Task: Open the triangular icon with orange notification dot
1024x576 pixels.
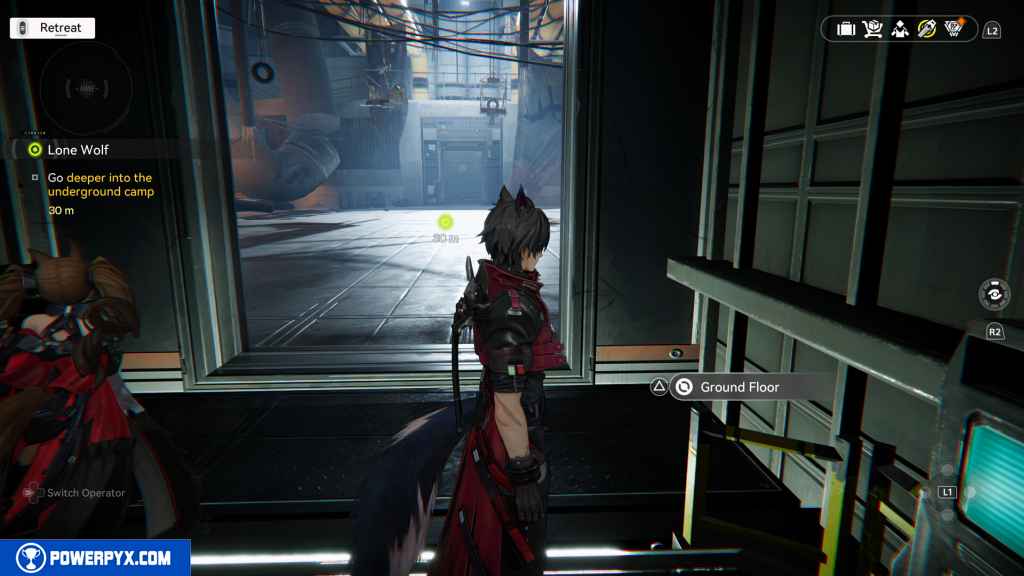Action: pos(954,29)
